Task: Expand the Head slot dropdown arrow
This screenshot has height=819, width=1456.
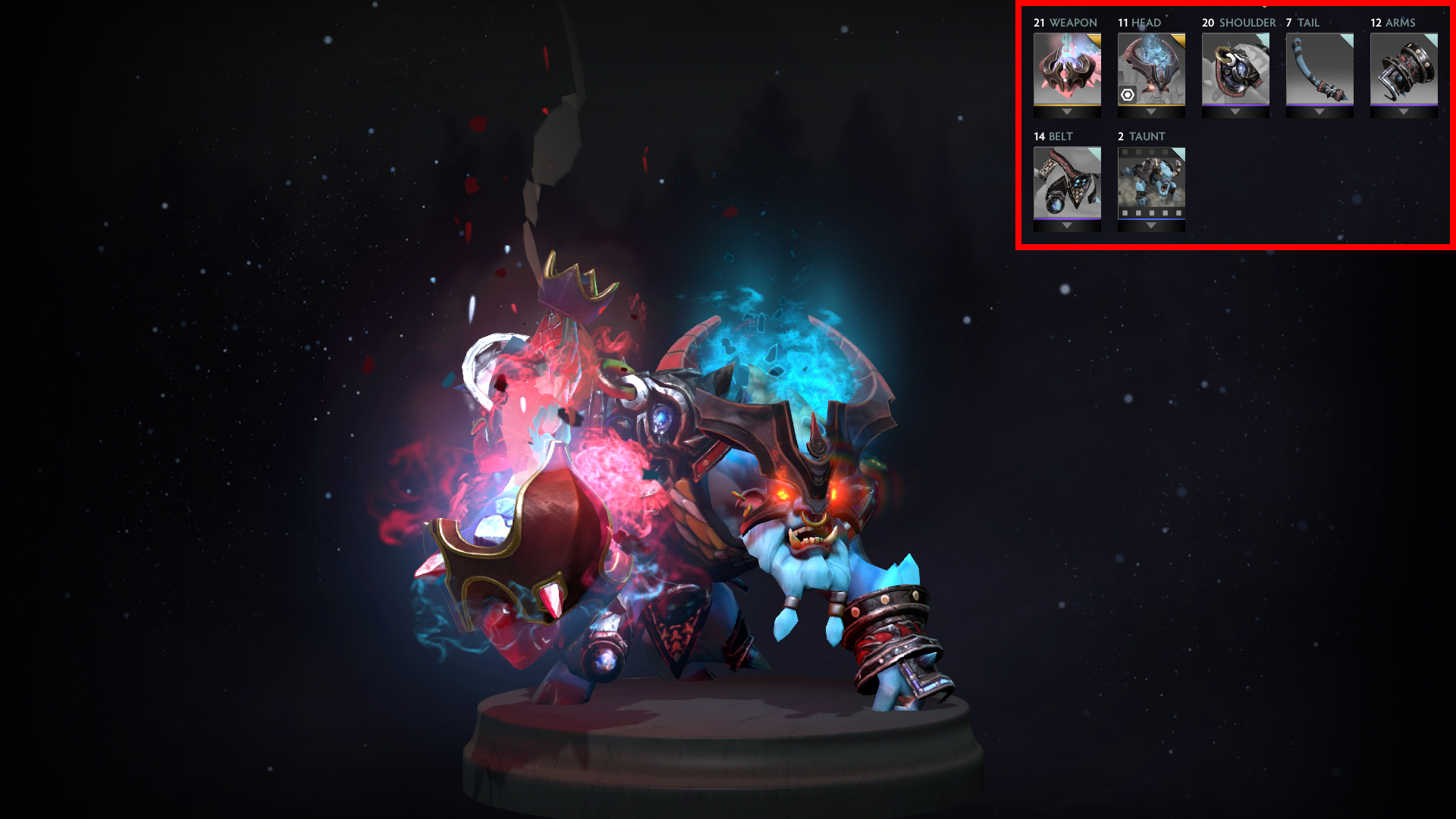Action: tap(1150, 111)
